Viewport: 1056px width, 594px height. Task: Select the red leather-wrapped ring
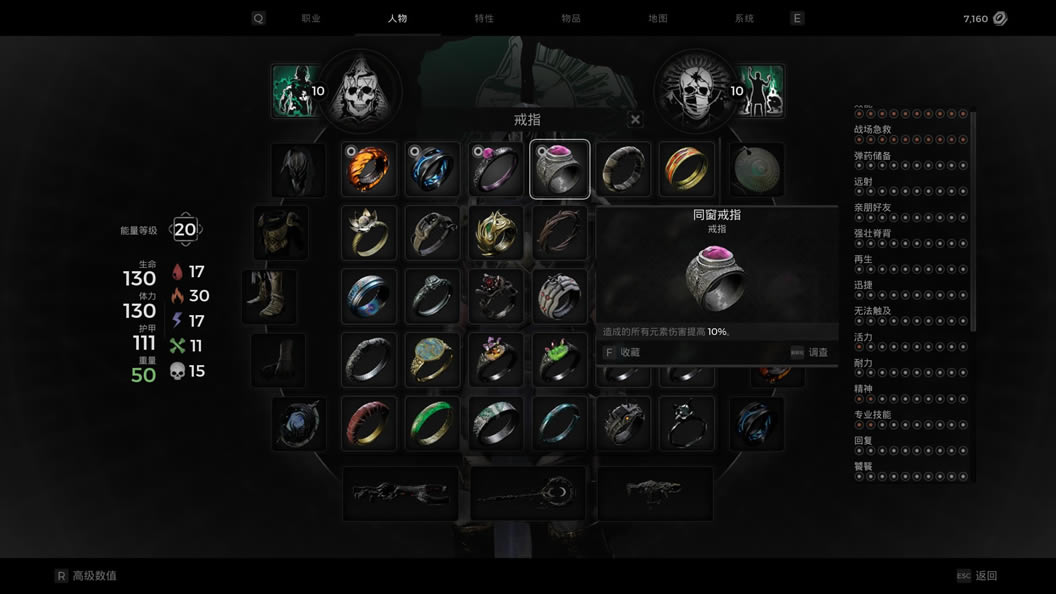click(369, 423)
